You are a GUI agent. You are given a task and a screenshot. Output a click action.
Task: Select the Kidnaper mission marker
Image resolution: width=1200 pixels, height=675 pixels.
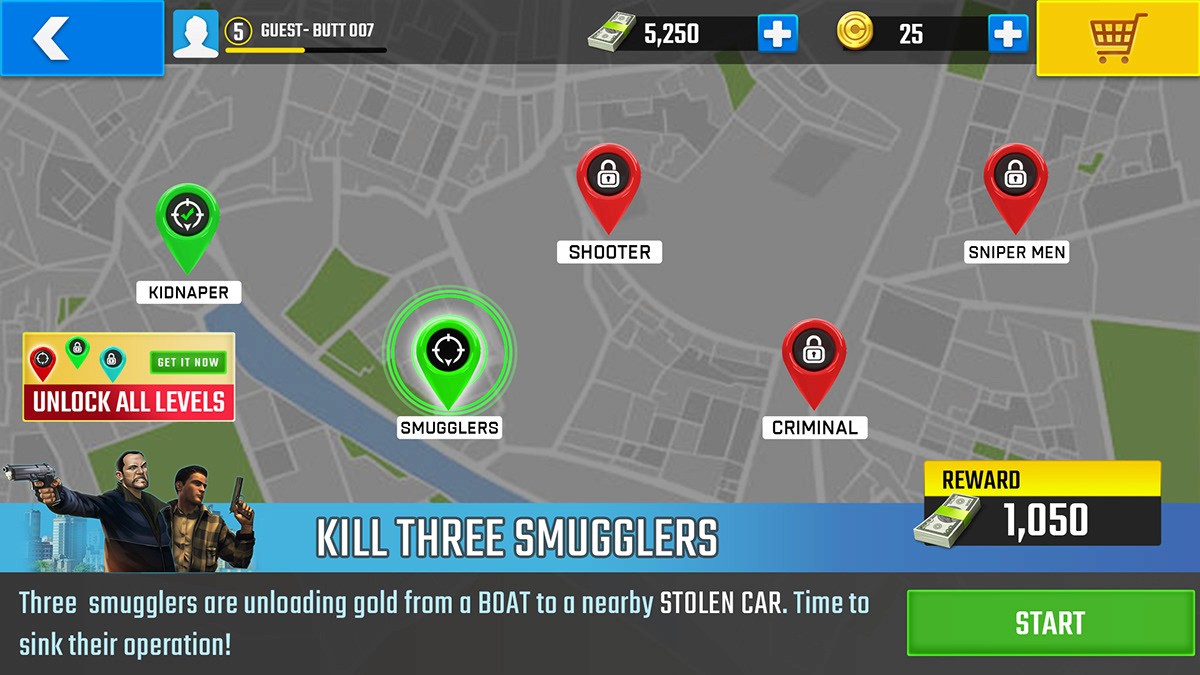click(187, 217)
